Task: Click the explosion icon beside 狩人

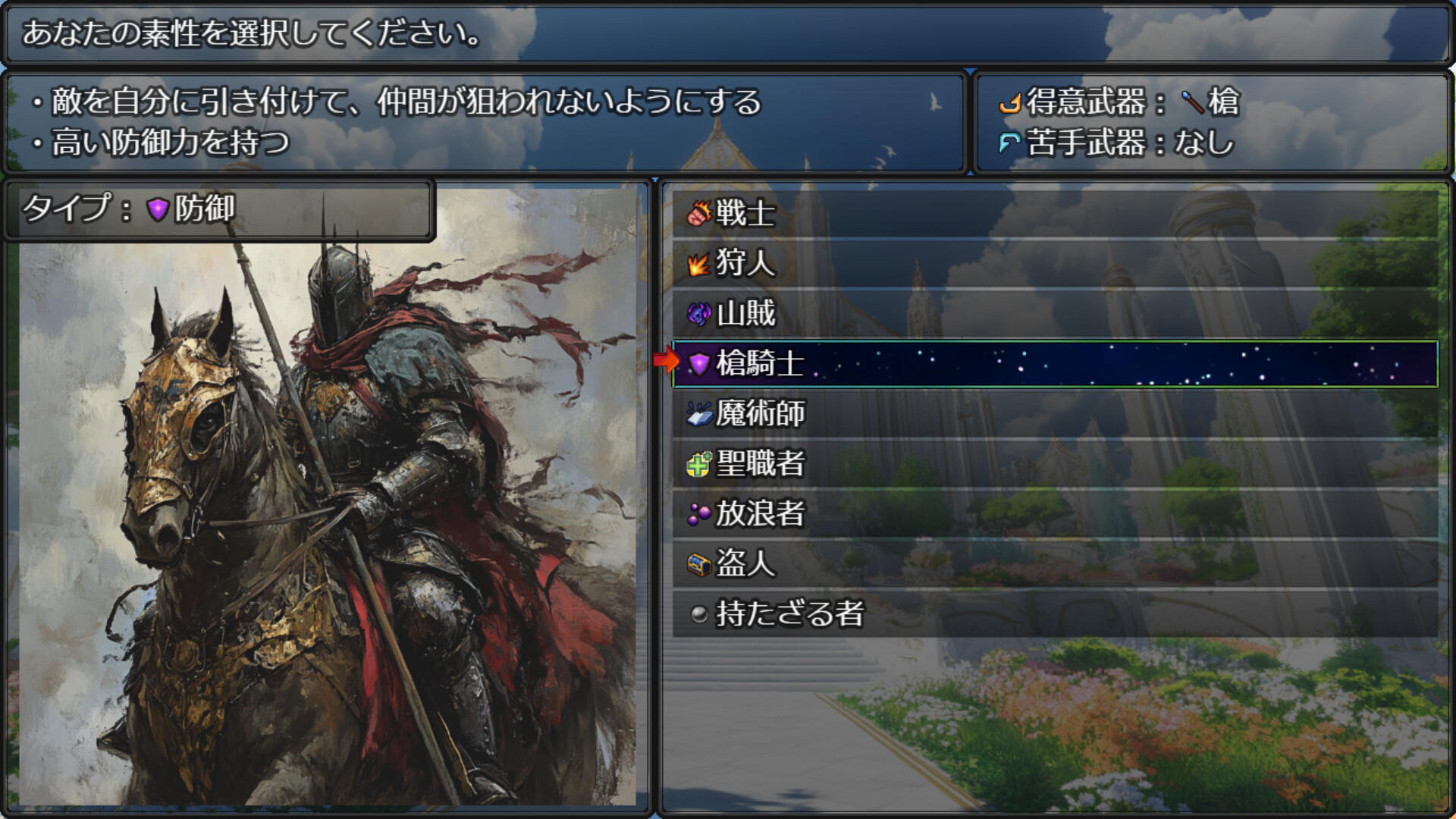Action: pos(698,265)
